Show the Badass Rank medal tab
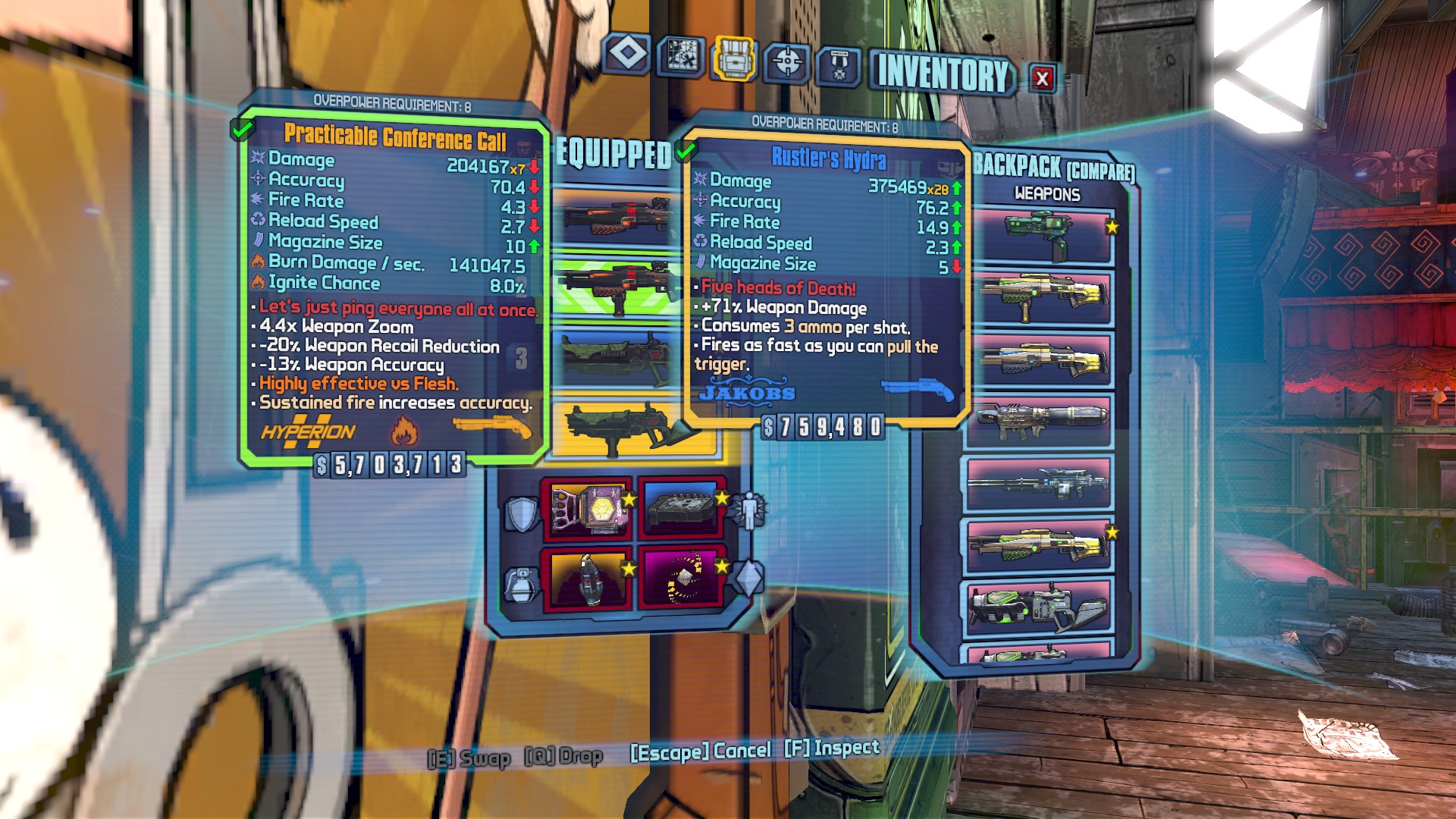This screenshot has height=819, width=1456. point(839,67)
